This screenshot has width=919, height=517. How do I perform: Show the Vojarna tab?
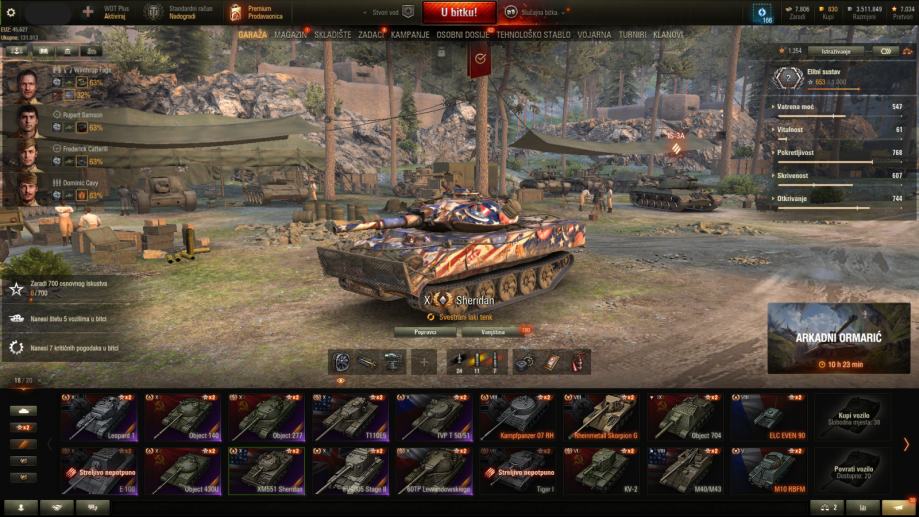click(x=594, y=34)
